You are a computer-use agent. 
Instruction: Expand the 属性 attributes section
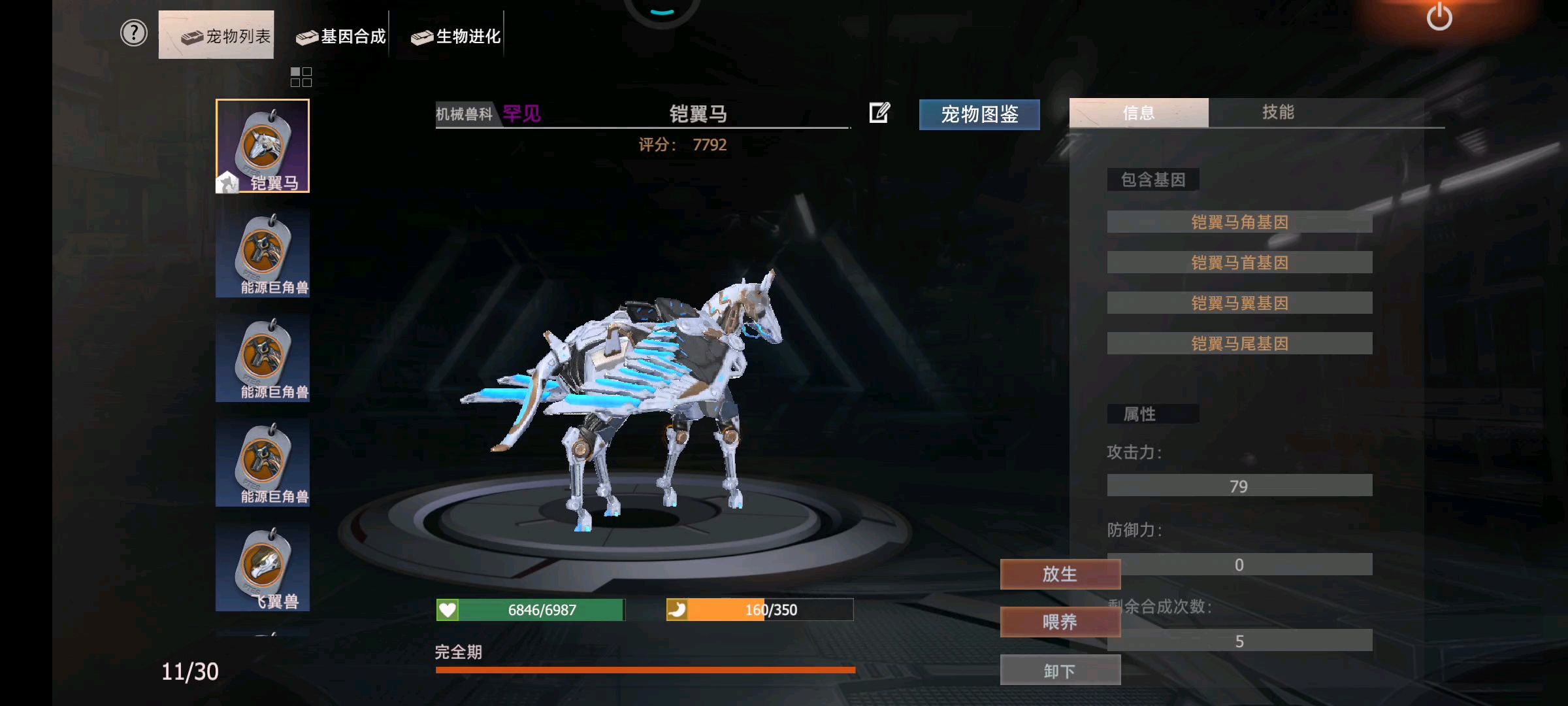pyautogui.click(x=1153, y=413)
